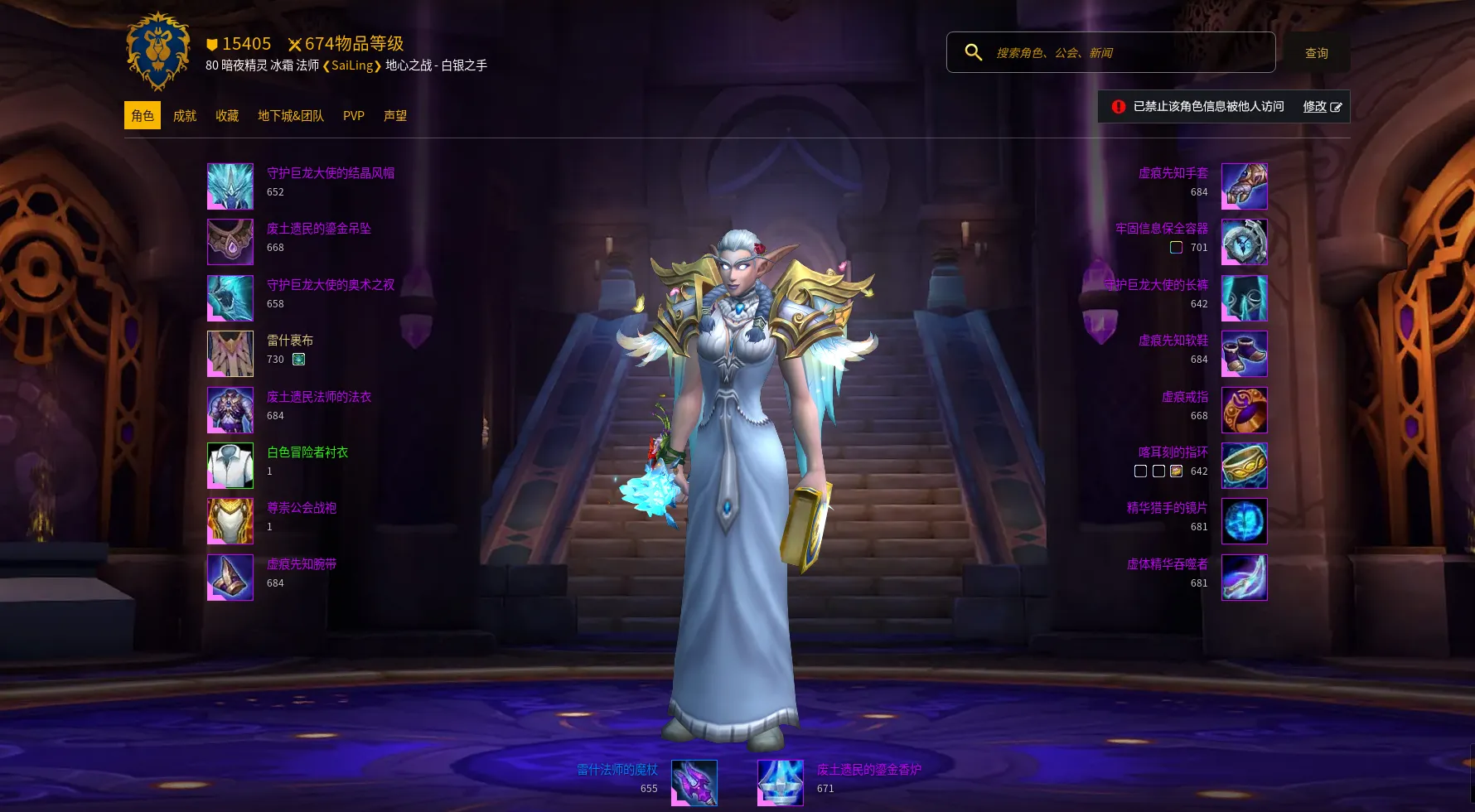Click the 角色 tab
This screenshot has height=812, width=1475.
click(143, 116)
